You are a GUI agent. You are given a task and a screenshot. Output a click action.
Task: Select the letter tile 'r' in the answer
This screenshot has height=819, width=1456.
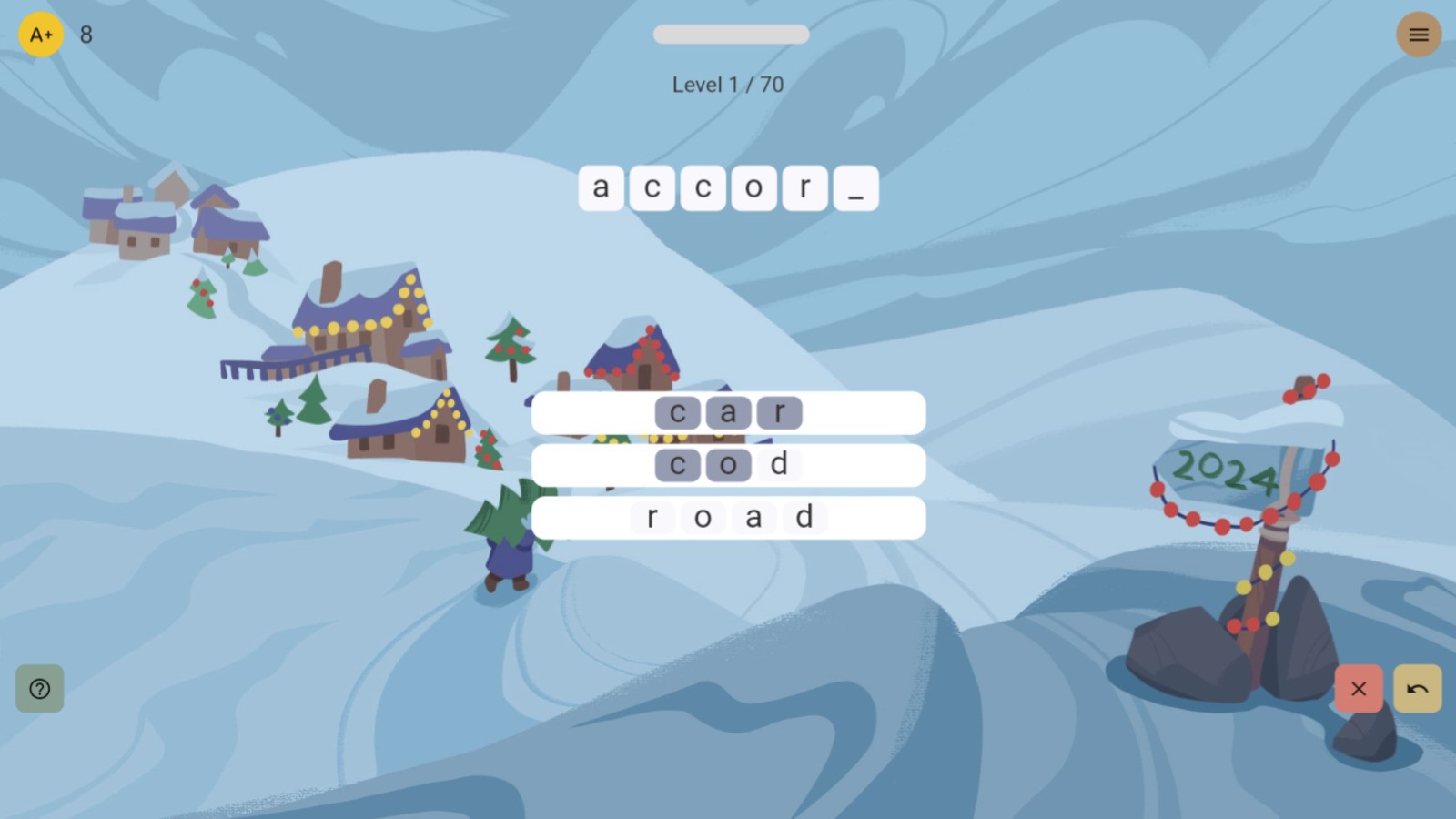tap(804, 187)
